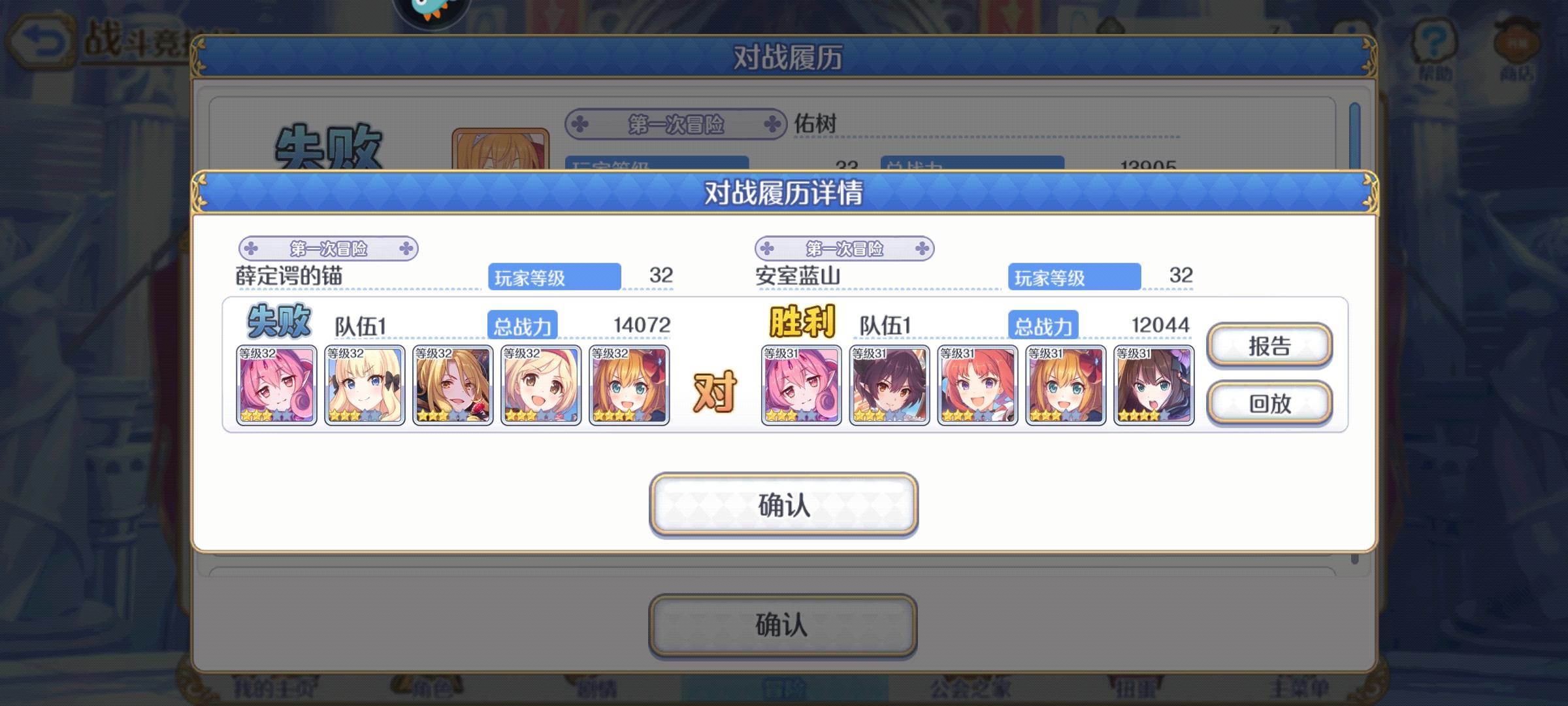The image size is (1568, 706).
Task: Click the back arrow top left
Action: pyautogui.click(x=39, y=41)
